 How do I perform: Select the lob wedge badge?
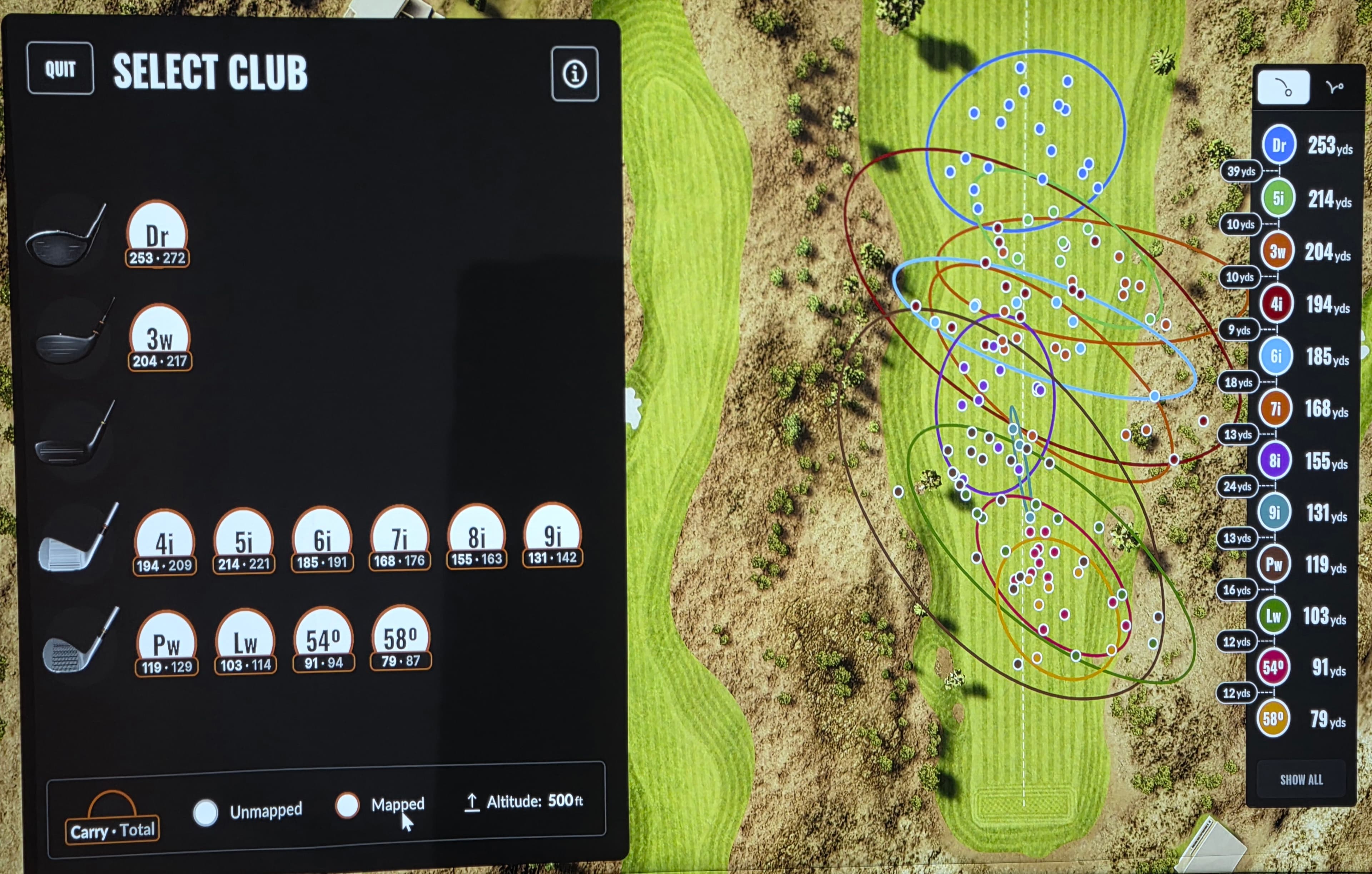[x=245, y=643]
